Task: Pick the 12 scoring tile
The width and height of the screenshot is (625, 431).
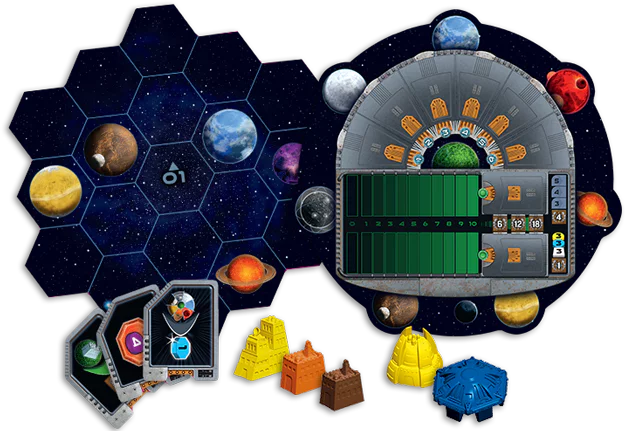Action: (x=517, y=225)
